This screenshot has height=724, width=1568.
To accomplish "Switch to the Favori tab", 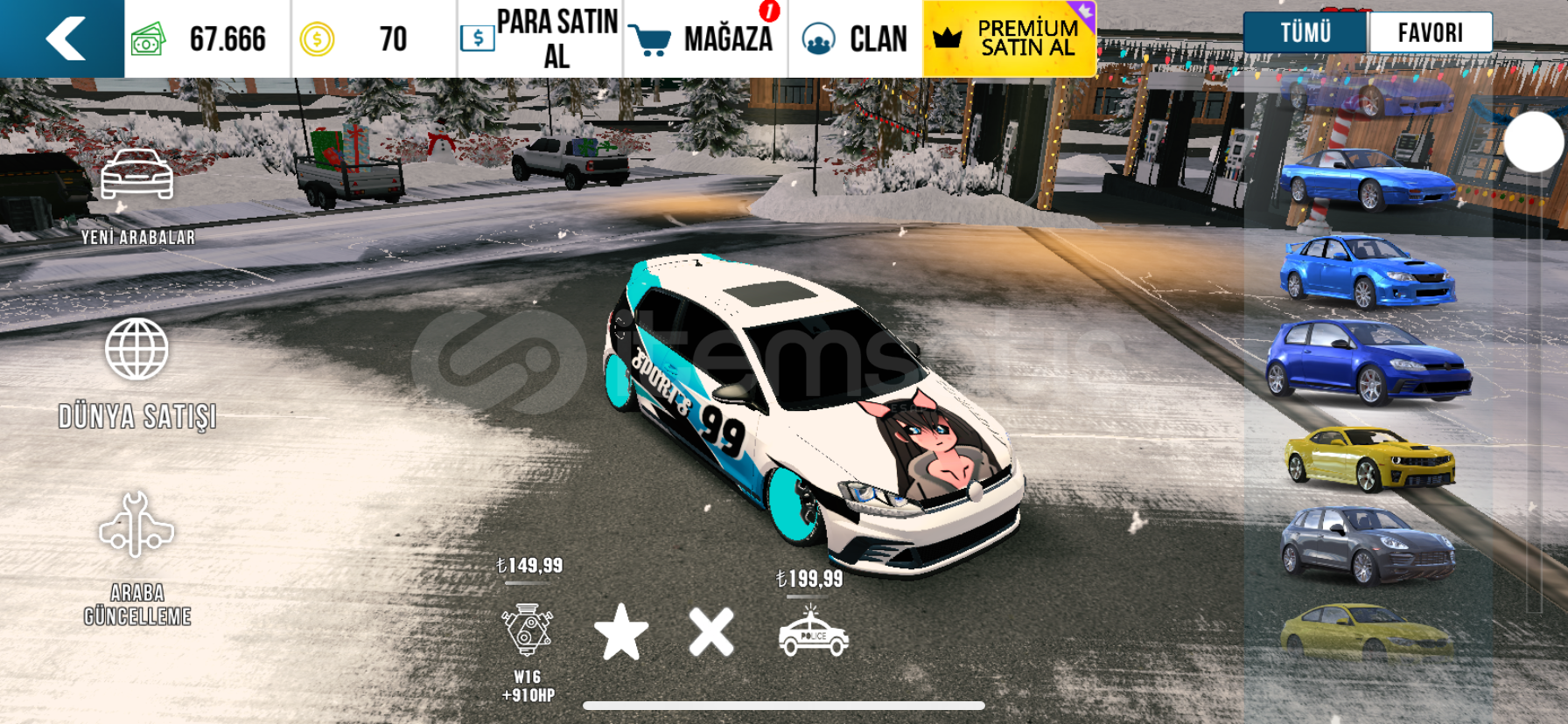I will click(1430, 33).
